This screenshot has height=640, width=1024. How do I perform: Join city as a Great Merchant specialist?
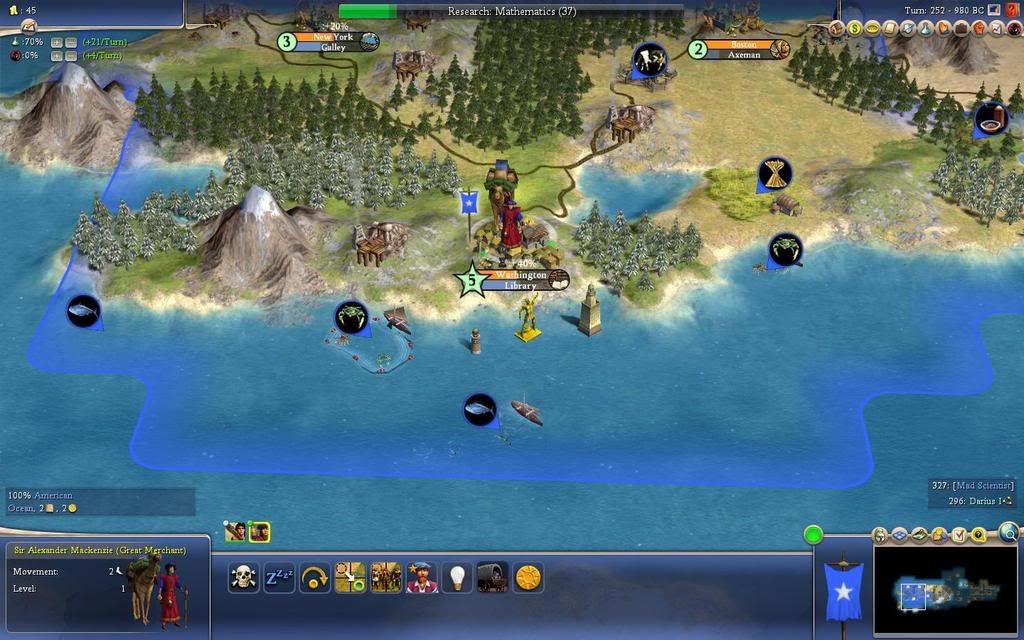[422, 577]
